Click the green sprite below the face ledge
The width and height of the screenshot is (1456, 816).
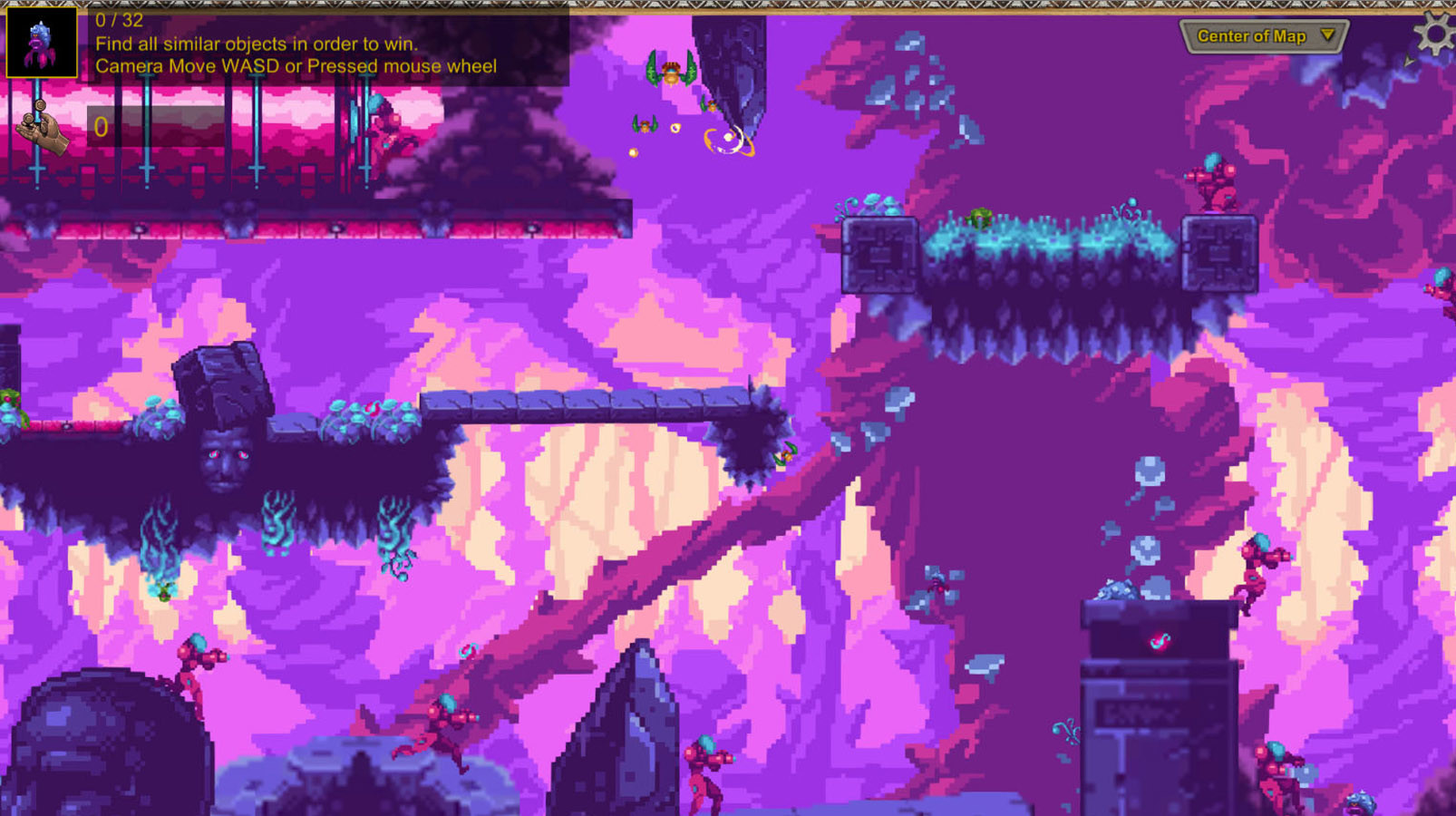163,594
